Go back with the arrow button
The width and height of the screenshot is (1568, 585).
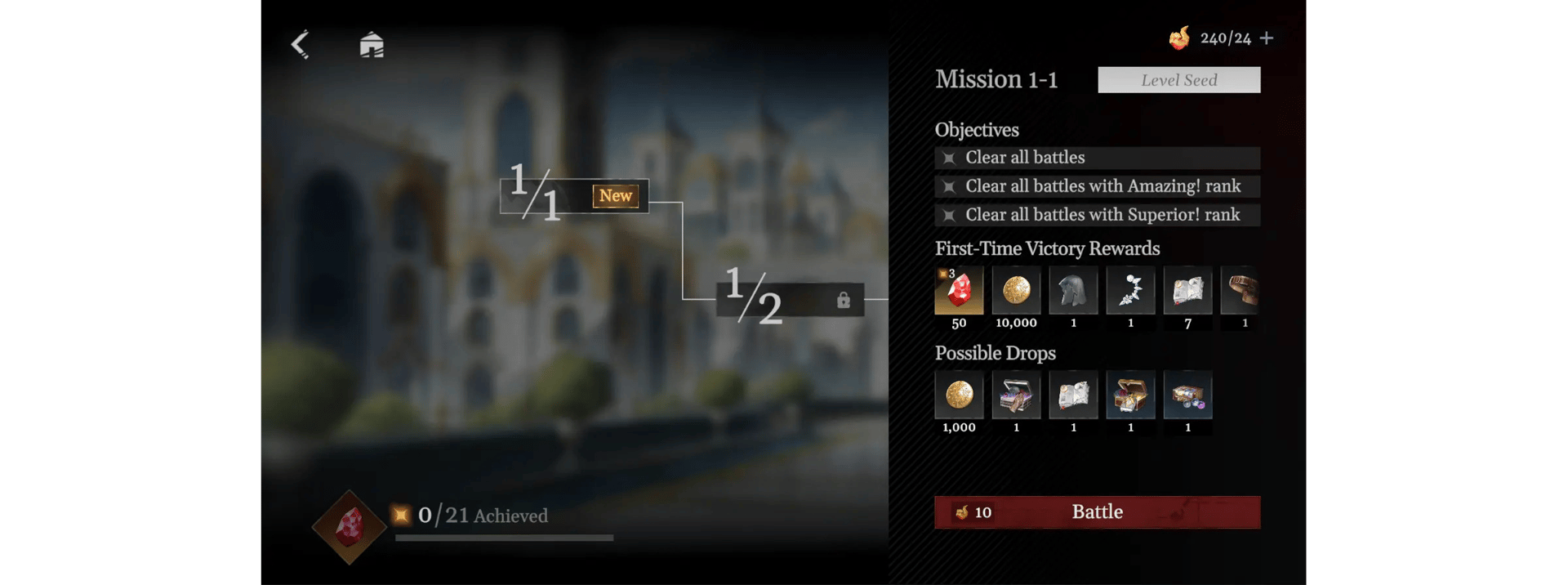(301, 44)
